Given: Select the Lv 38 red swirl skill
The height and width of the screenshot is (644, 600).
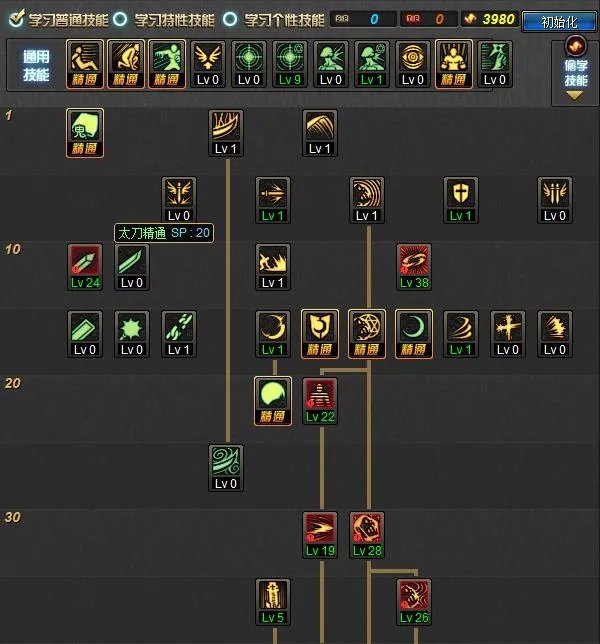Looking at the screenshot, I should (413, 261).
